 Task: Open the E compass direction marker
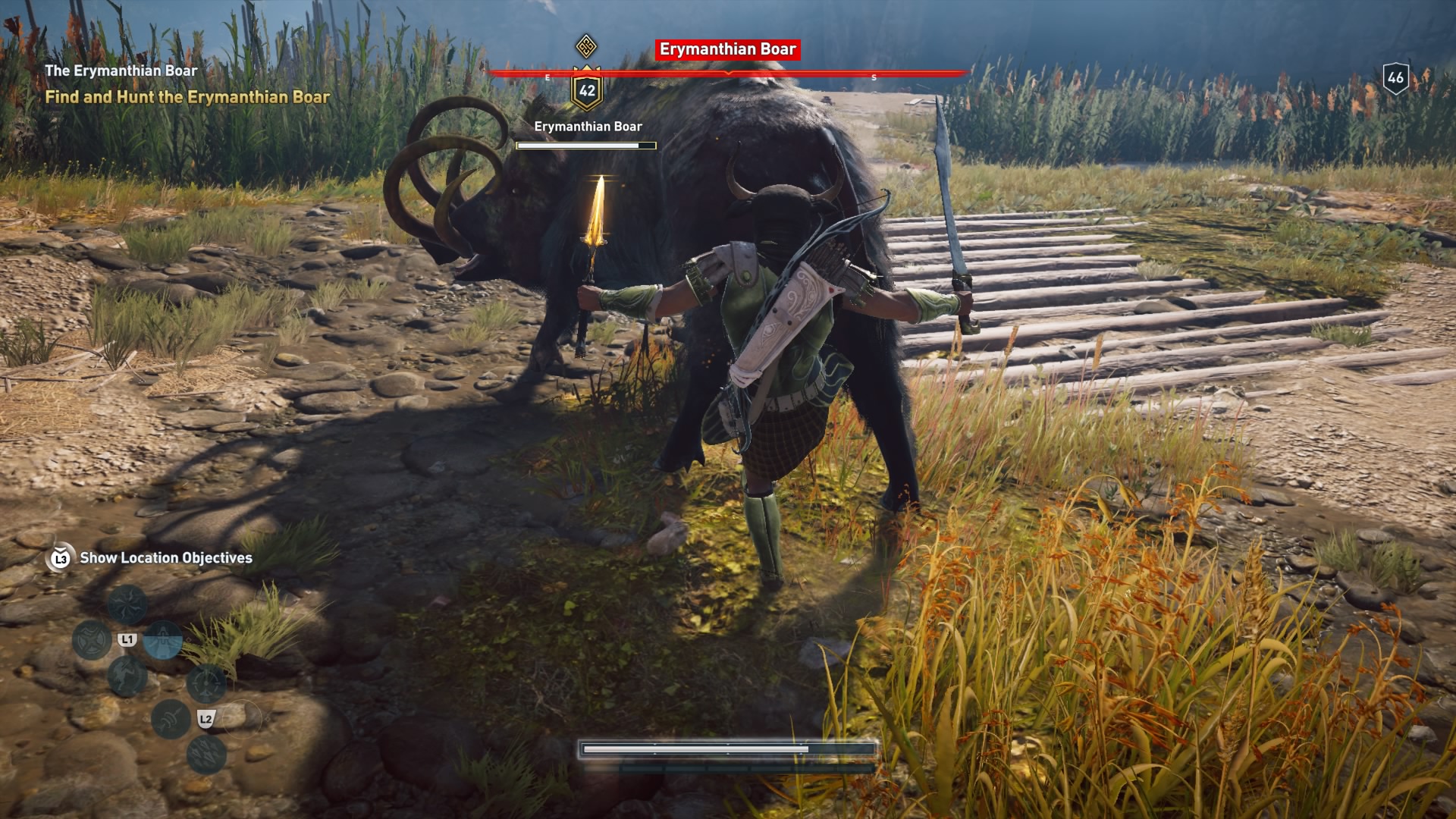(x=548, y=76)
